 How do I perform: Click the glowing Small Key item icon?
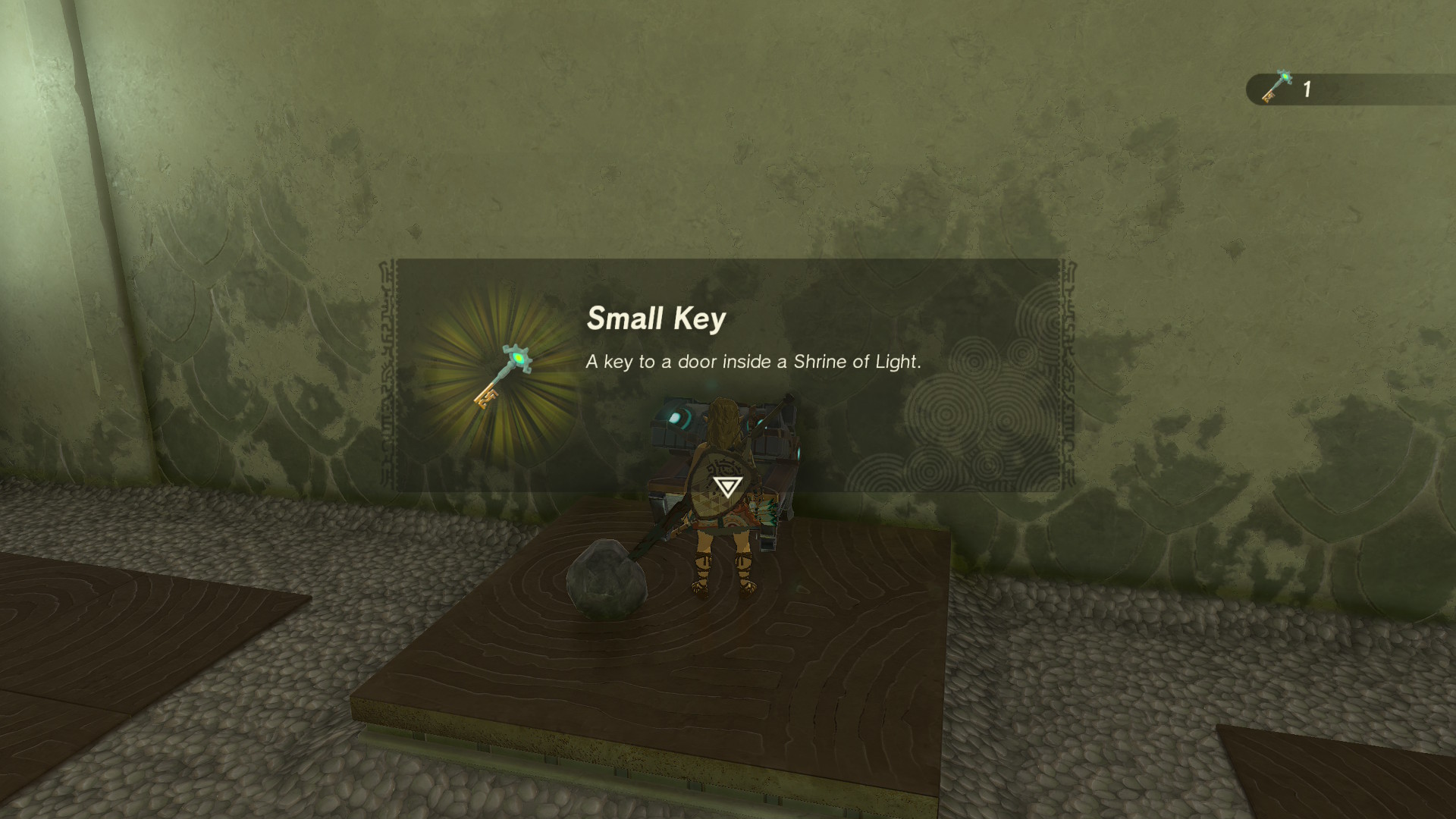coord(503,377)
